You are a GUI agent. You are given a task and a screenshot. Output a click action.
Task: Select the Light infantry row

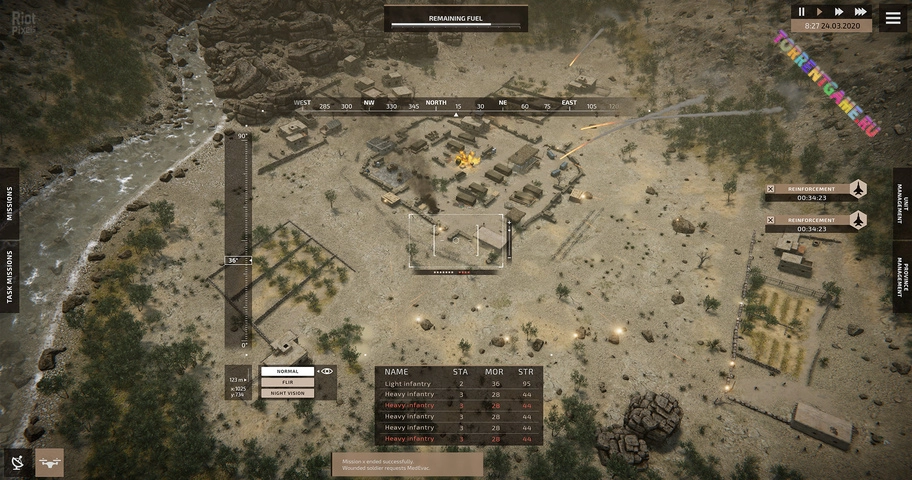(459, 384)
